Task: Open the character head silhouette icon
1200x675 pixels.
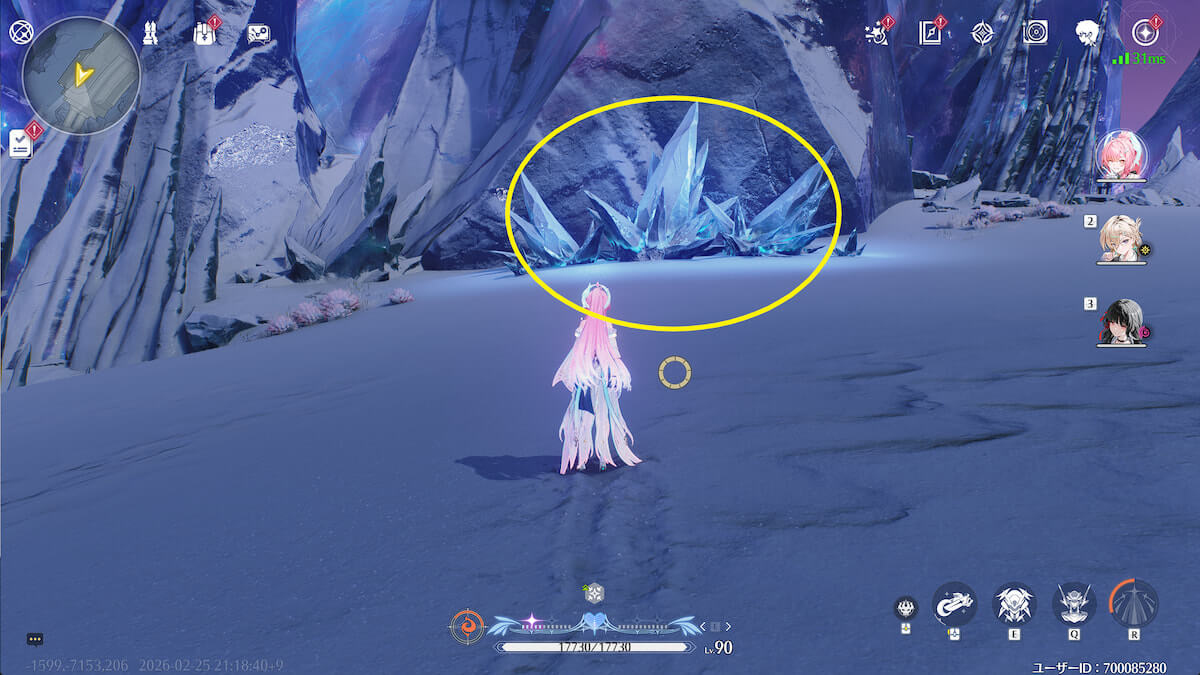Action: tap(1089, 33)
